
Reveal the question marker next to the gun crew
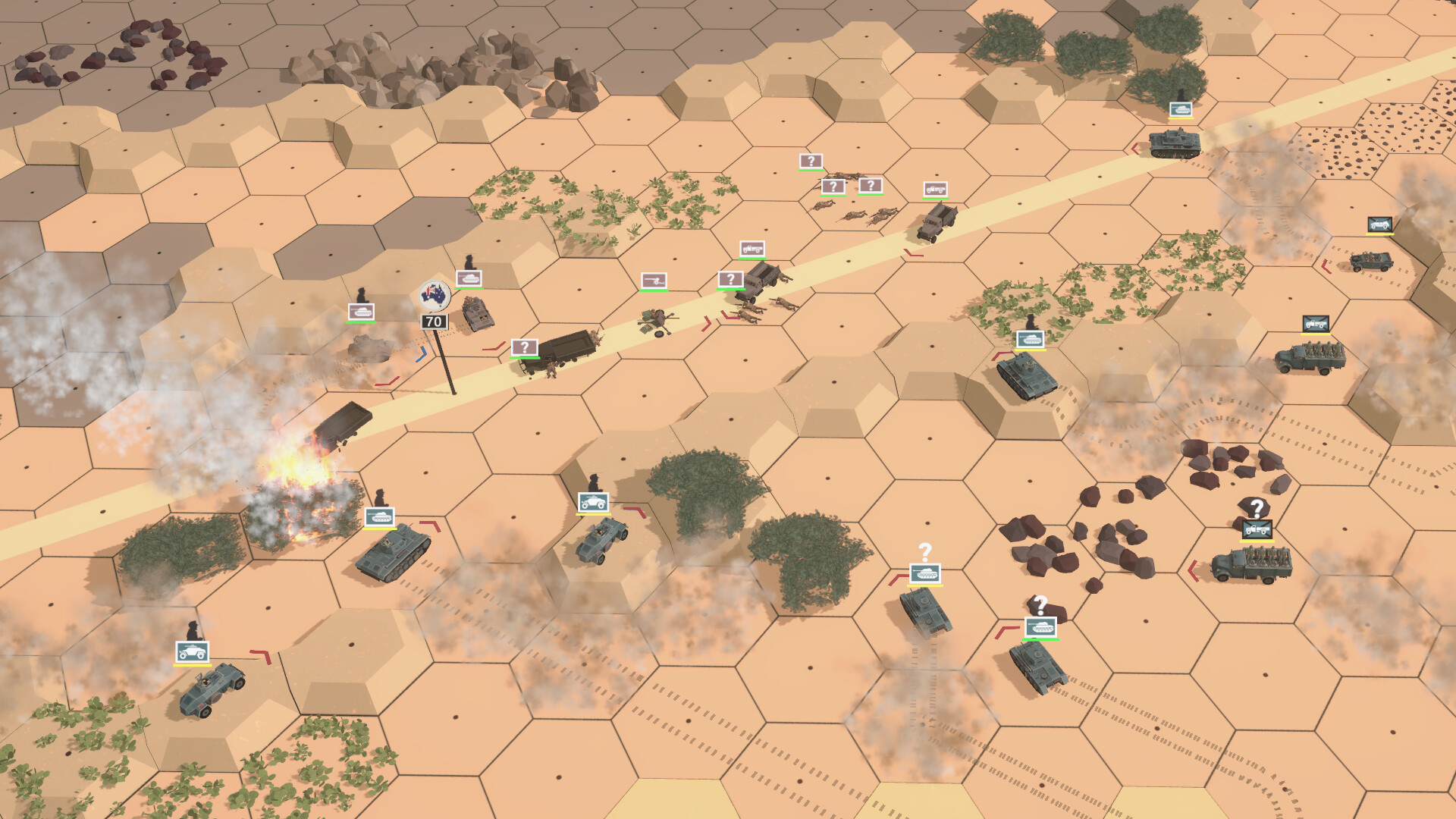coord(730,279)
